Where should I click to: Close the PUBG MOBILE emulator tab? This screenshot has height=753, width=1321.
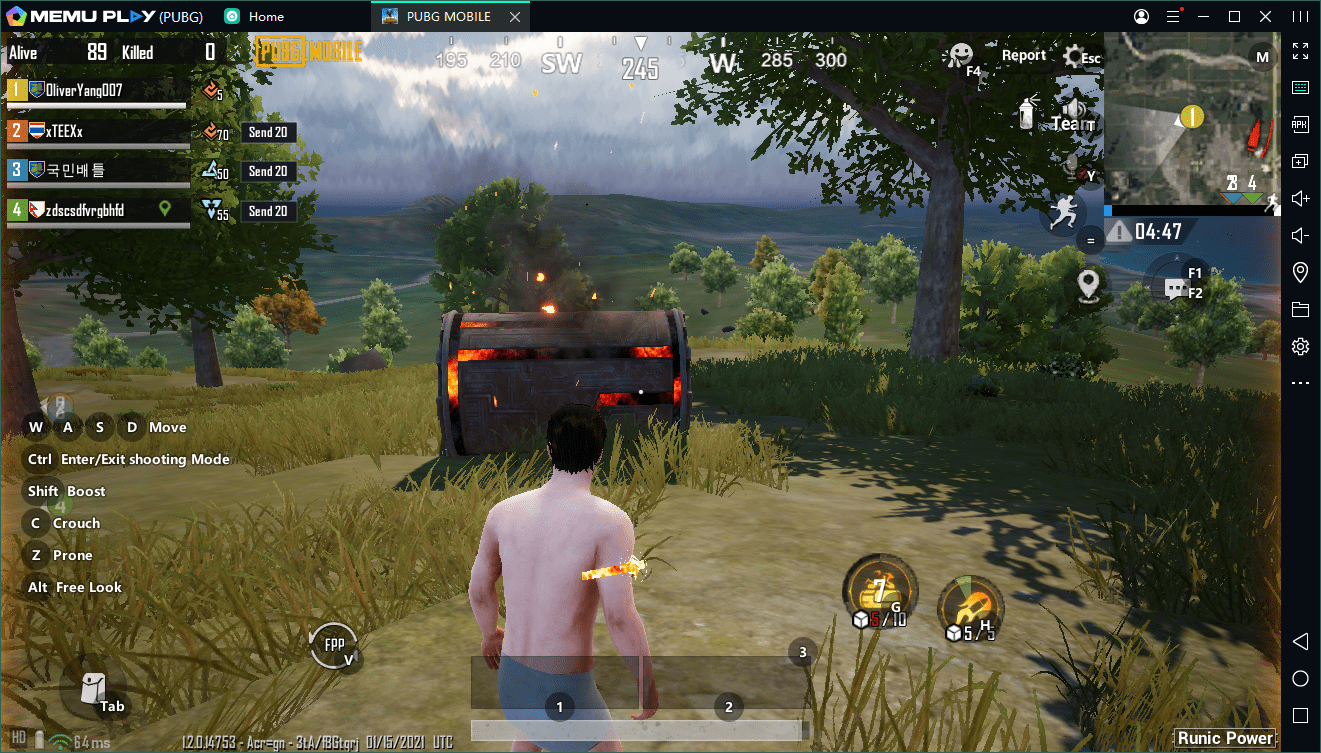pos(514,16)
